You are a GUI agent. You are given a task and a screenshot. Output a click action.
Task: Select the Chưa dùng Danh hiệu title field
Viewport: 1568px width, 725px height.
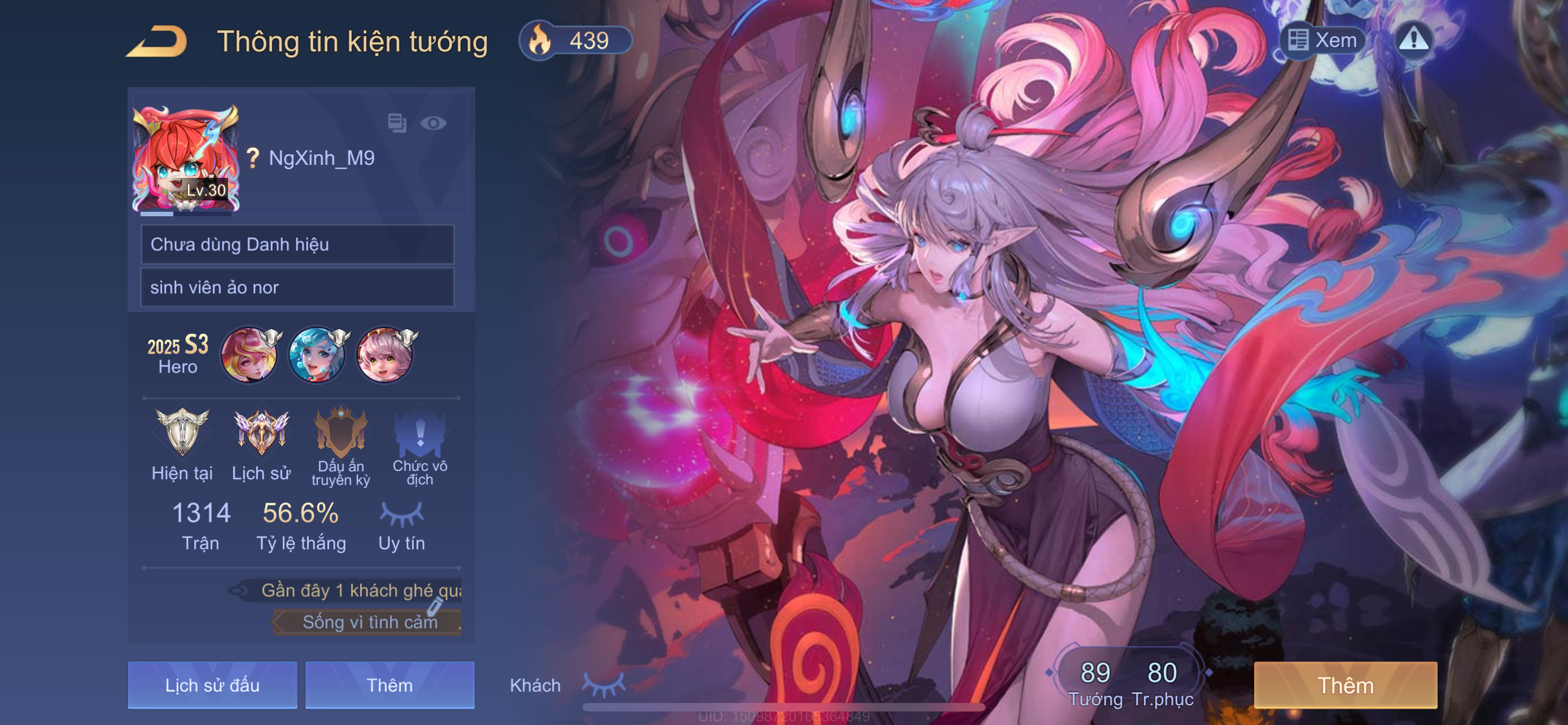pyautogui.click(x=297, y=244)
